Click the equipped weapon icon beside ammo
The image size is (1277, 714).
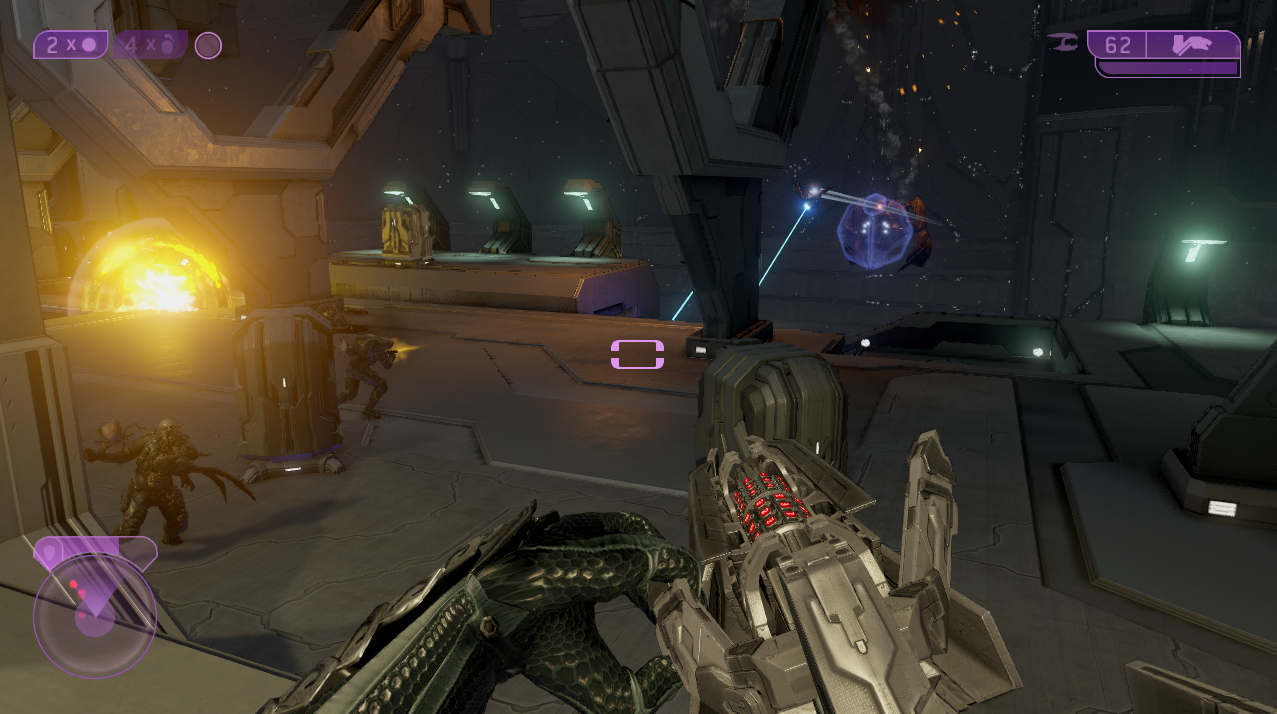[1192, 45]
